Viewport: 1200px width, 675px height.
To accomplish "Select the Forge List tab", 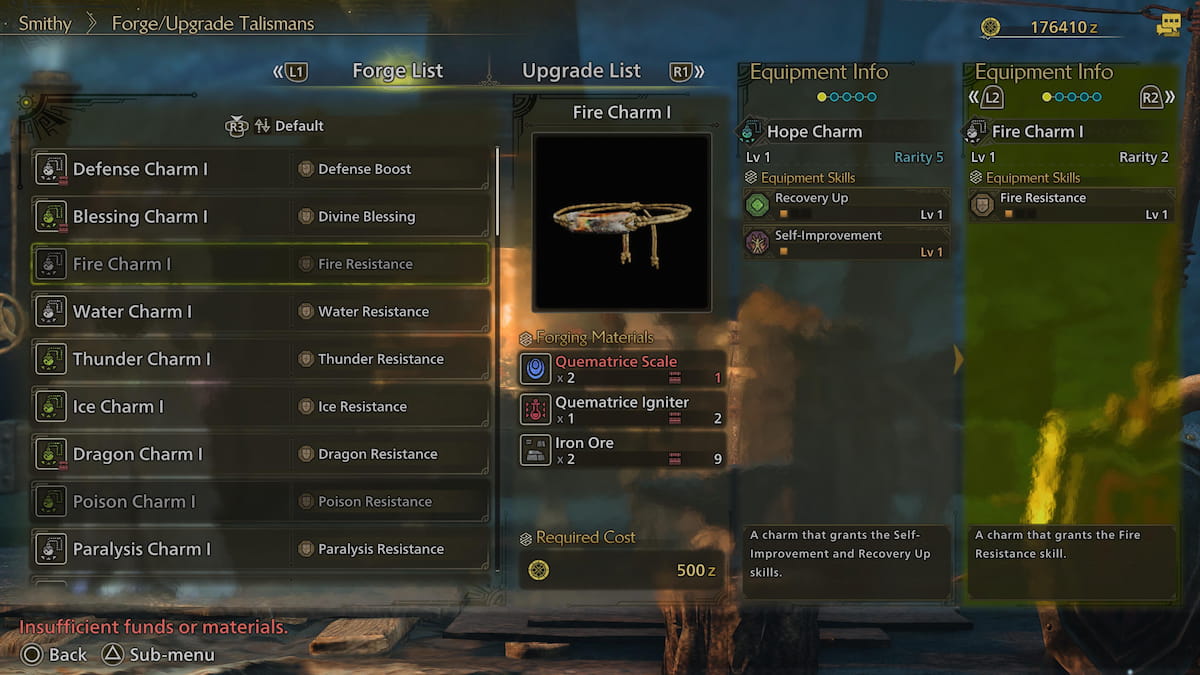I will tap(397, 71).
